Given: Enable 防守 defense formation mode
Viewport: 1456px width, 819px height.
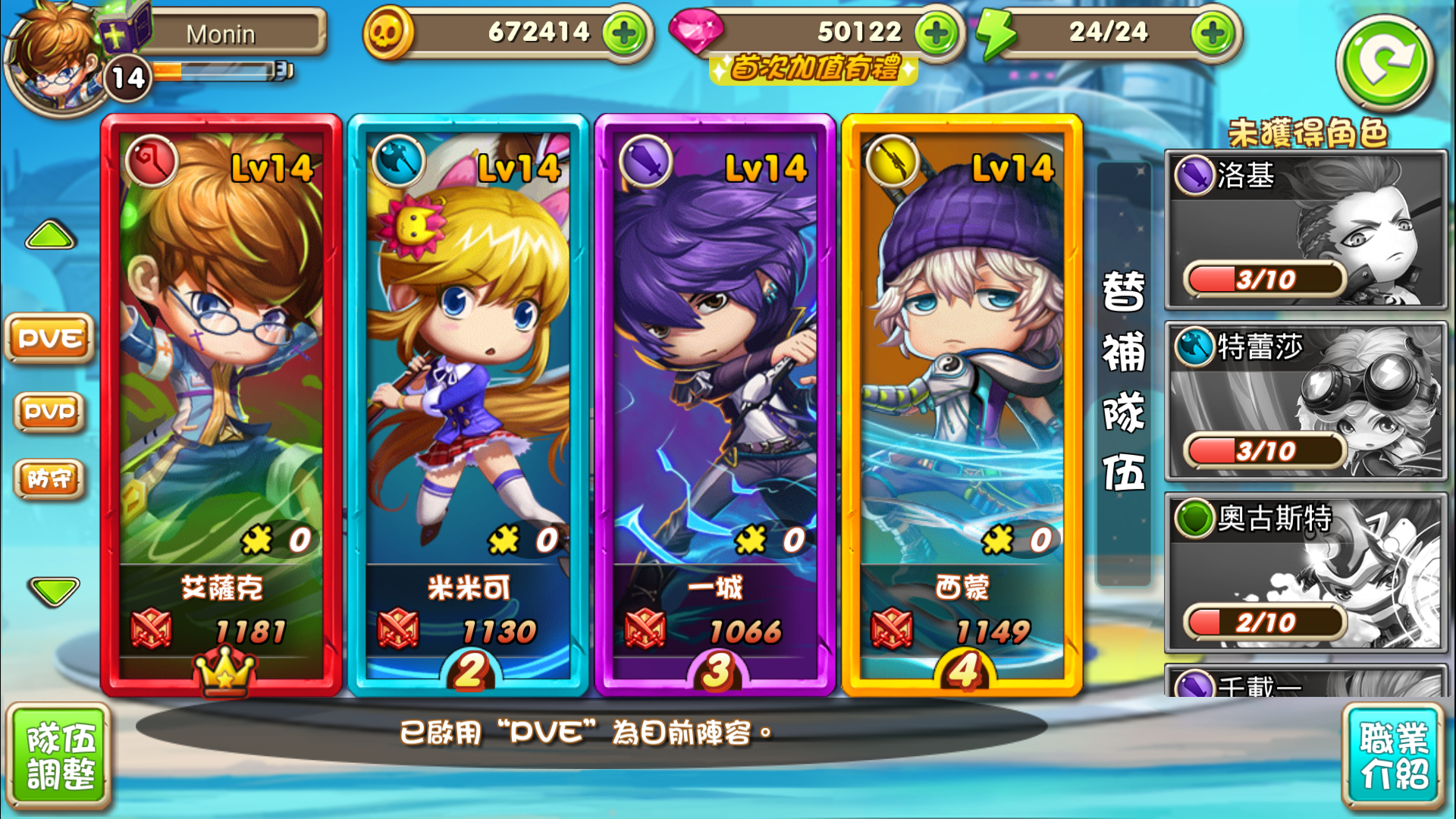Looking at the screenshot, I should coord(49,479).
